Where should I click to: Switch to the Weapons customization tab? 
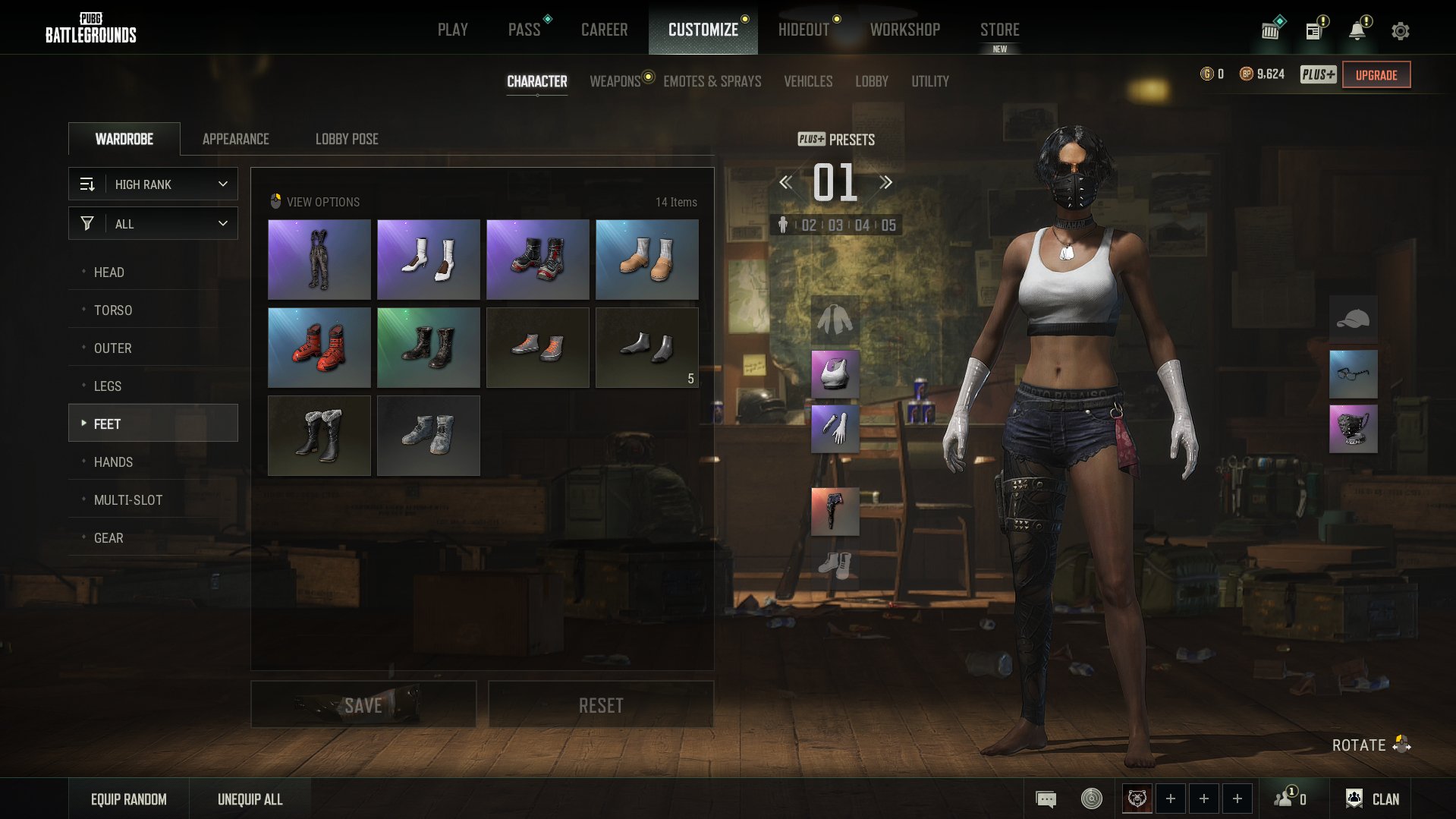tap(615, 81)
